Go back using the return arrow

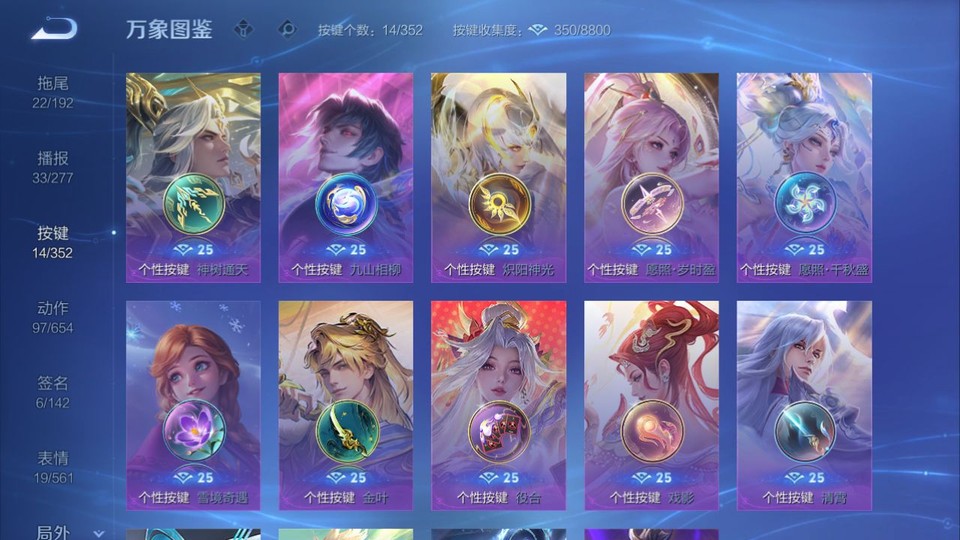(54, 29)
